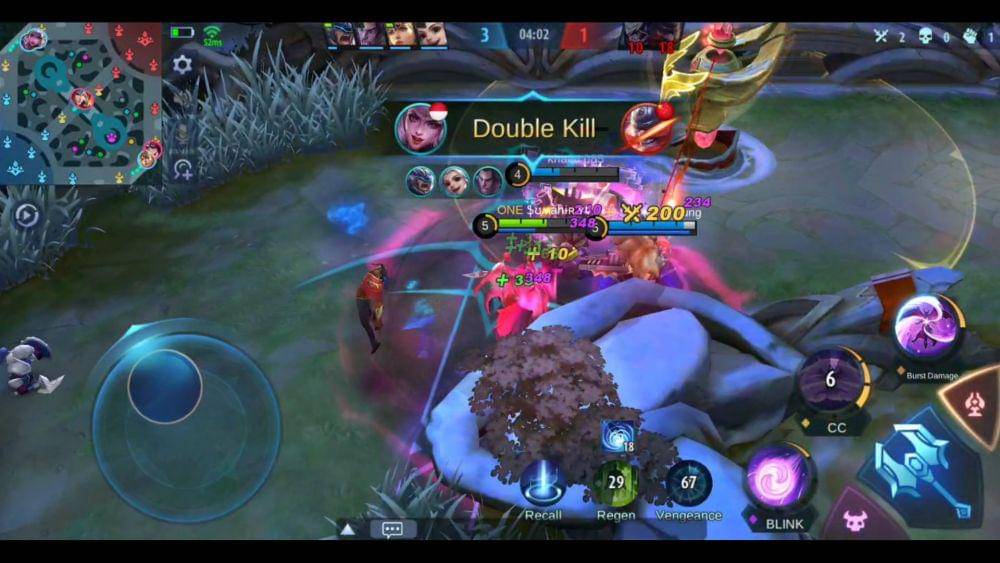Unleash the Burst Damage ultimate
The image size is (1000, 563).
[929, 328]
